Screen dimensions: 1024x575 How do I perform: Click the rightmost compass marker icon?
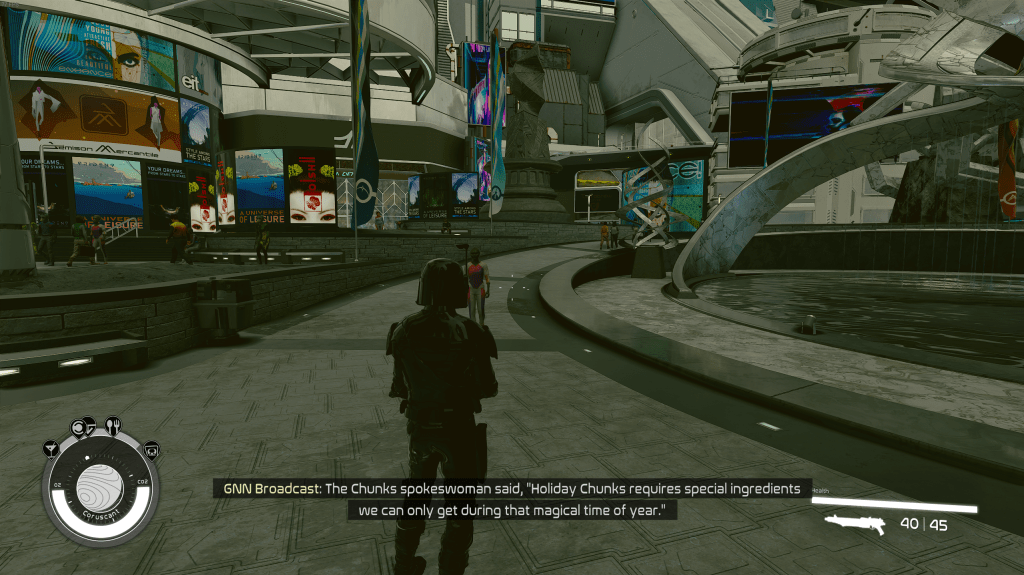point(150,449)
